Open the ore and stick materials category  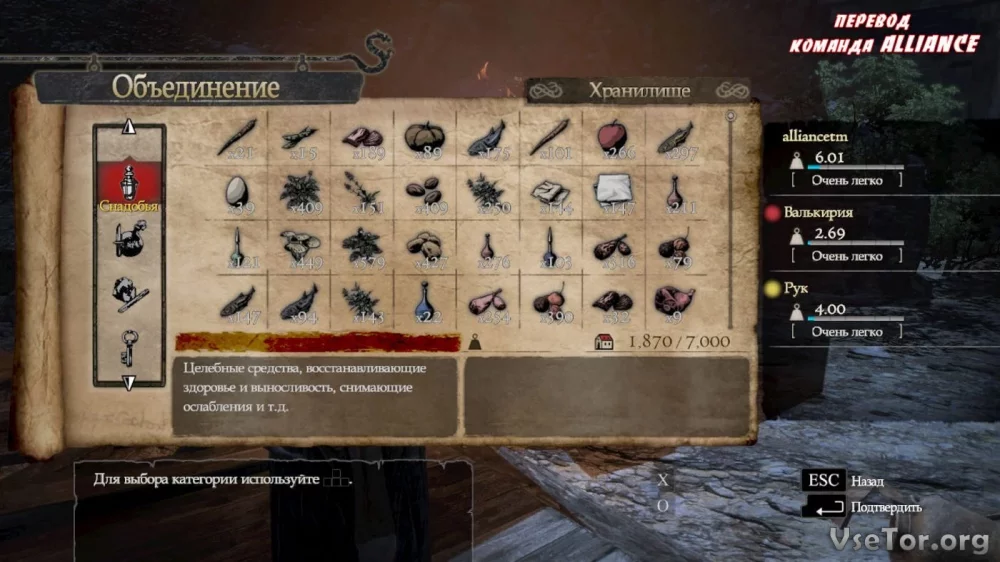[x=129, y=291]
